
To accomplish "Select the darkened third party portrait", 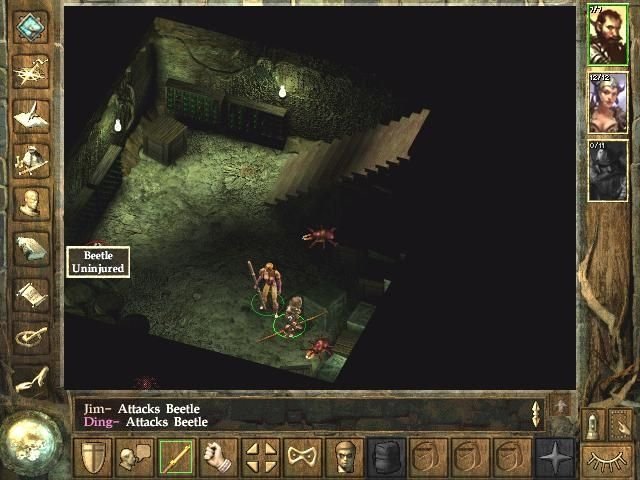I will (607, 169).
